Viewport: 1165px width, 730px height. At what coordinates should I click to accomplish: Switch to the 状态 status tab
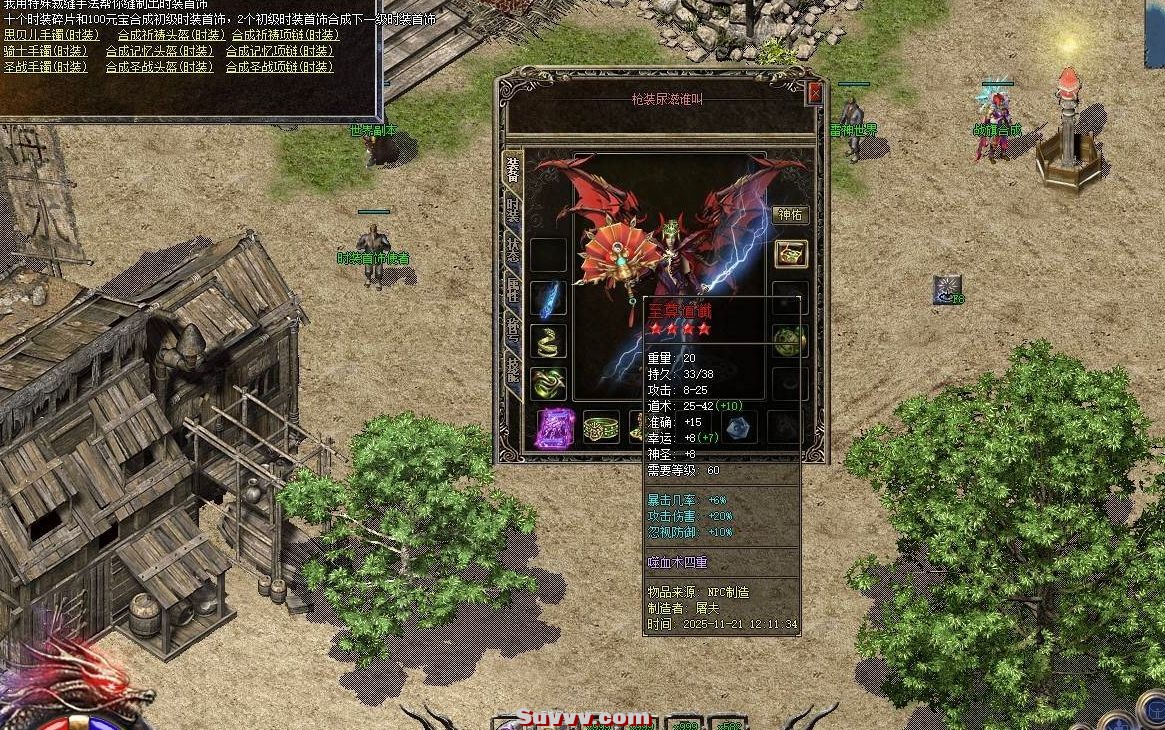(513, 250)
